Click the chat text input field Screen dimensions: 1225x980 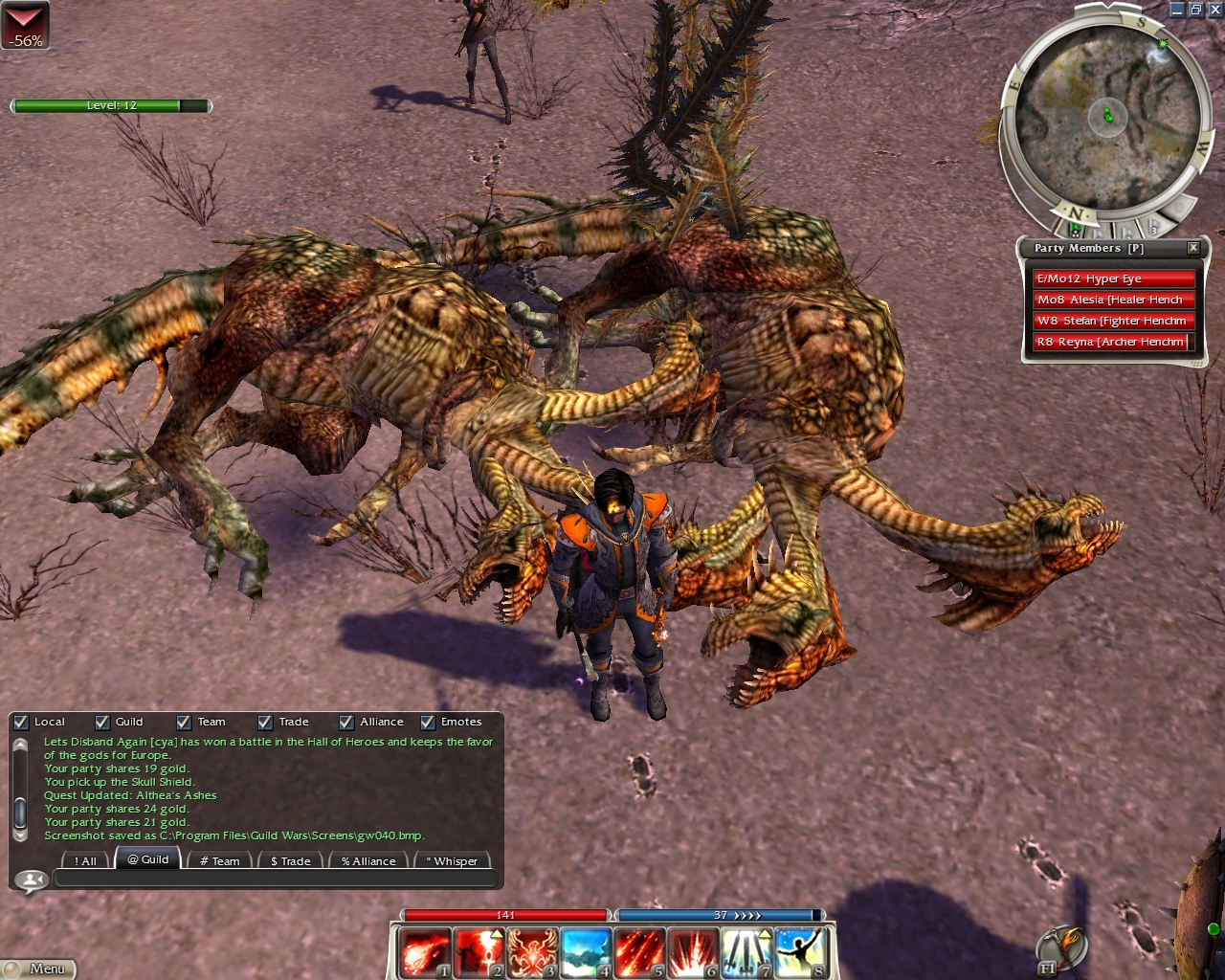click(276, 879)
